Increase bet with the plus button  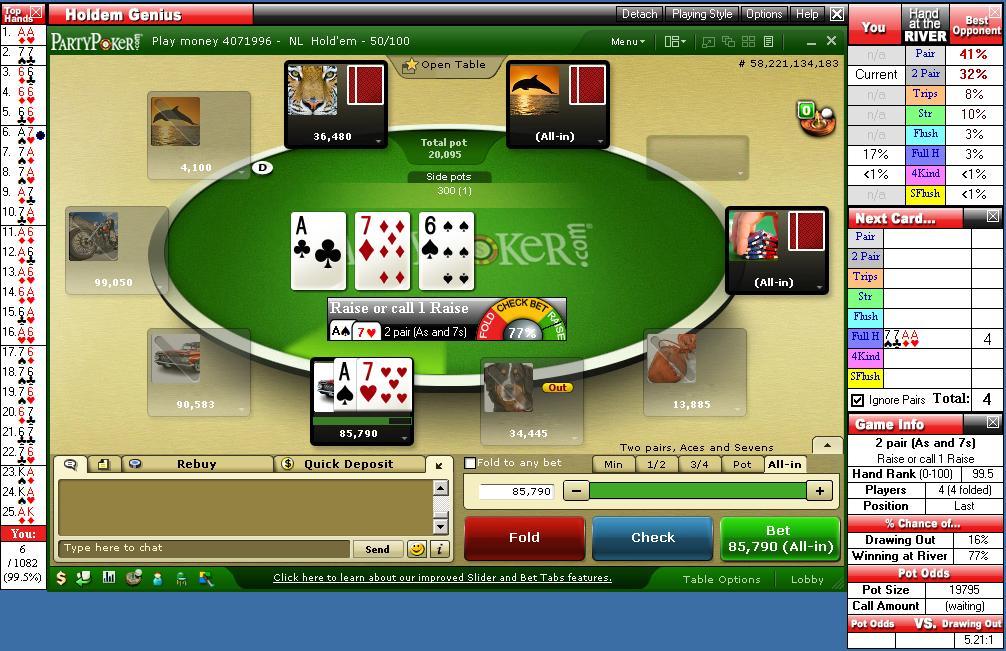pyautogui.click(x=819, y=491)
